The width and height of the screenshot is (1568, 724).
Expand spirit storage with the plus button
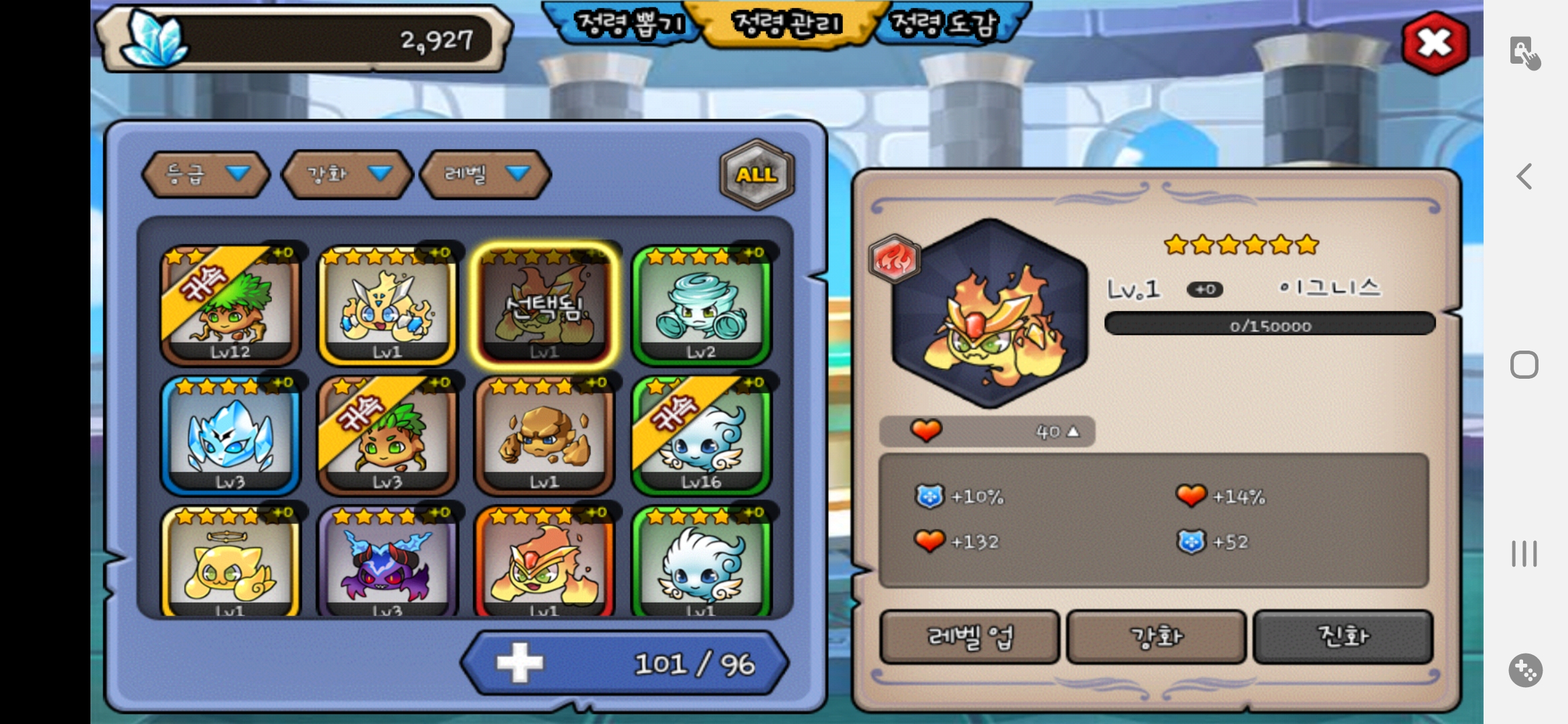click(520, 663)
